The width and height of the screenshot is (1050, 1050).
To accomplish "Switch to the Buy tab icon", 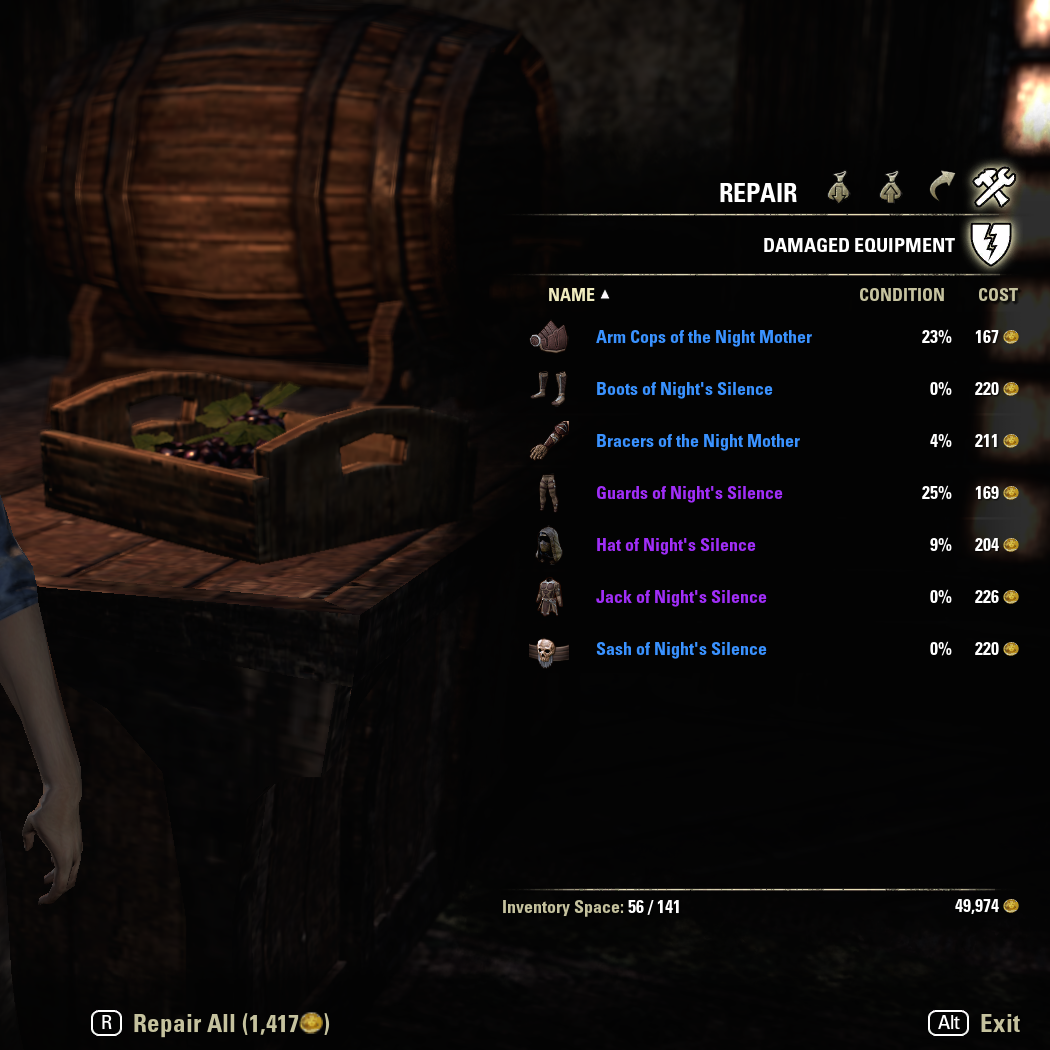I will (x=839, y=188).
